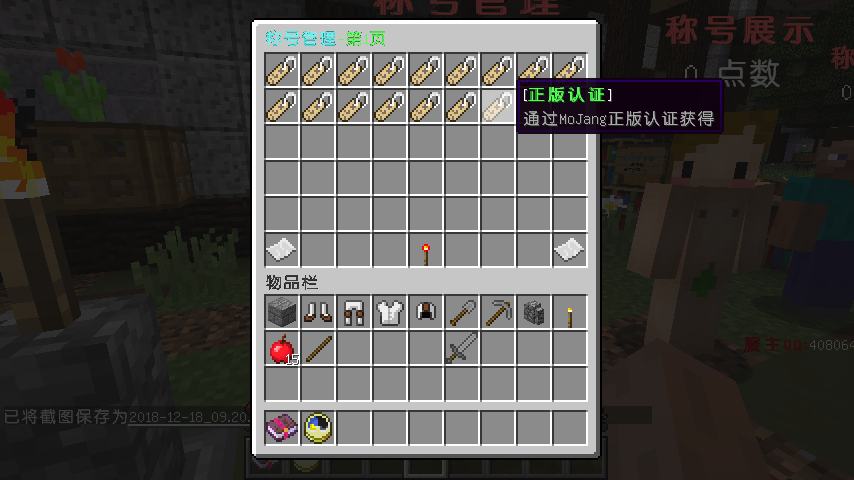Select the helmet in the inventory
This screenshot has height=480, width=854.
pyautogui.click(x=425, y=313)
